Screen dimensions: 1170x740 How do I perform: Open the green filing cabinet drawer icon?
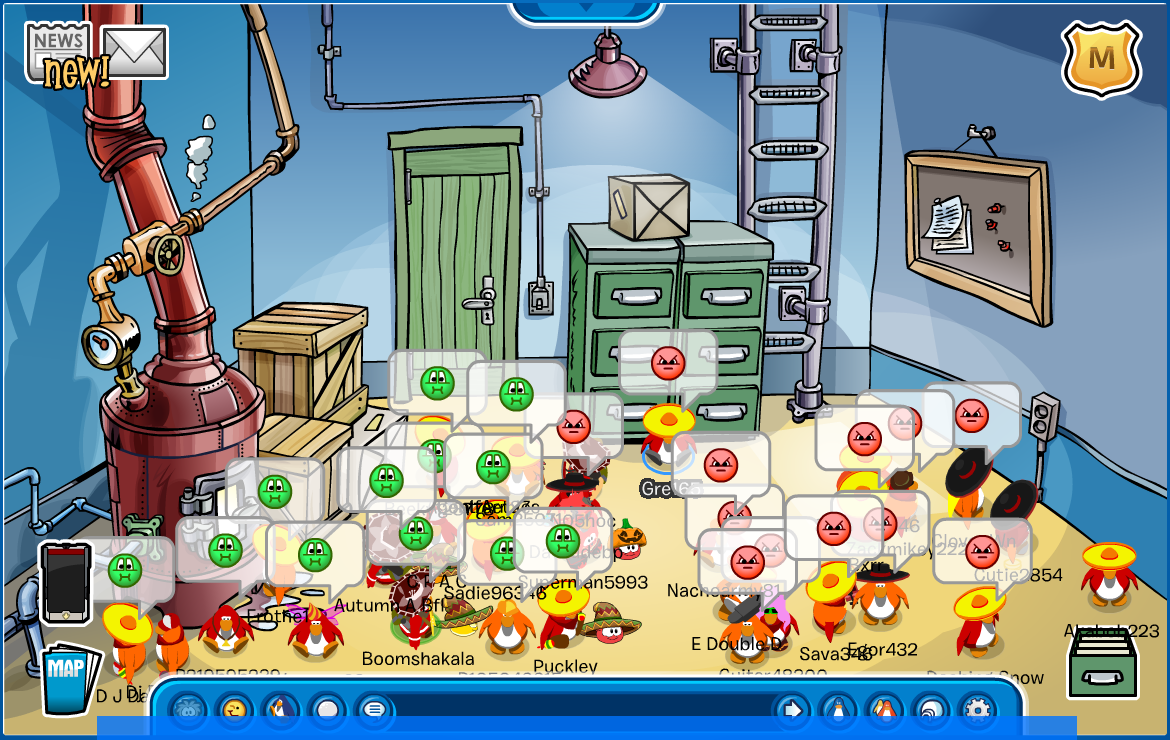pyautogui.click(x=1102, y=664)
